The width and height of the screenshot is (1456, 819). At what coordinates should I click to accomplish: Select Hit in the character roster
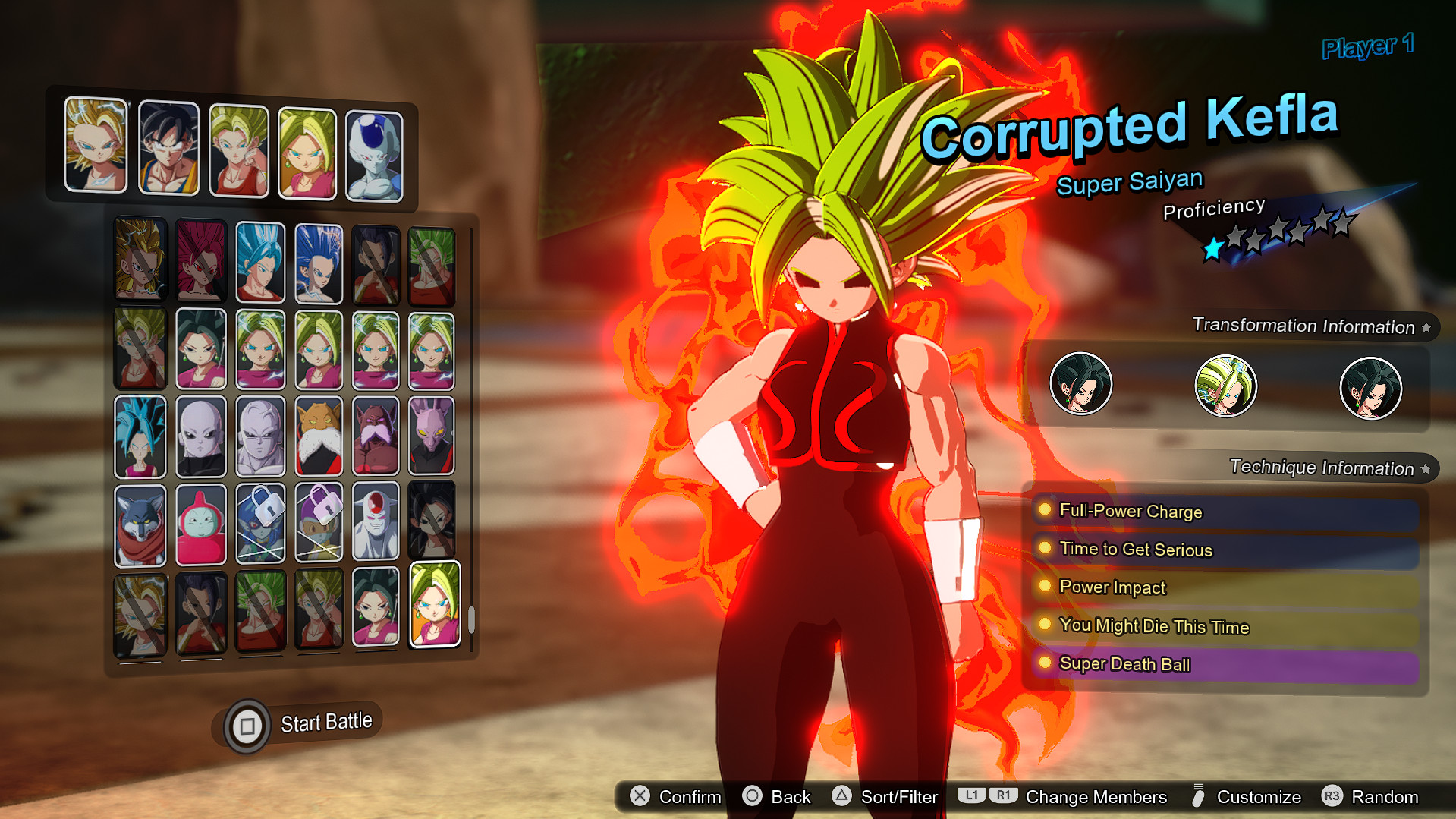click(x=260, y=435)
